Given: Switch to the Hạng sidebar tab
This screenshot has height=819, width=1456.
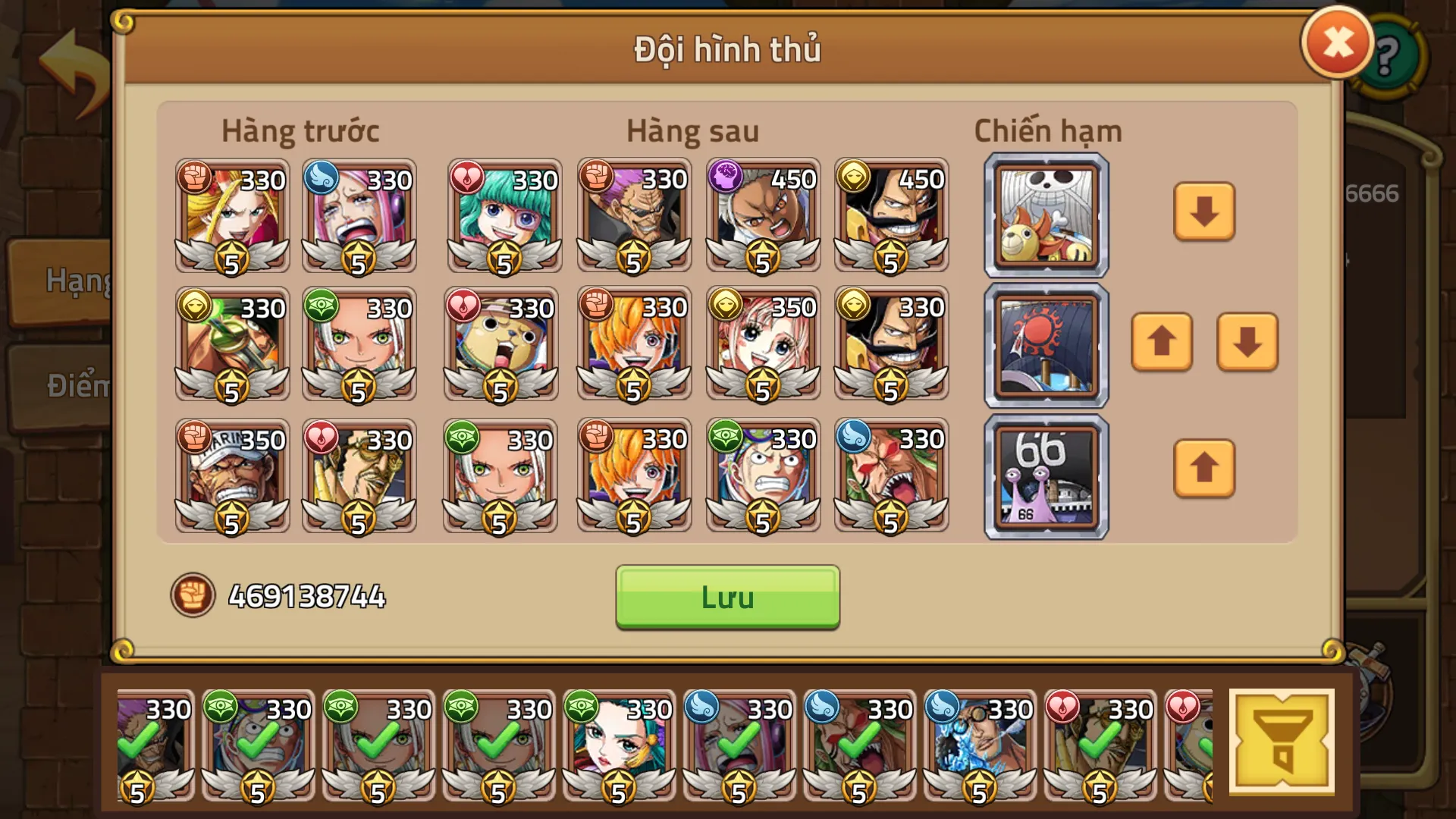Looking at the screenshot, I should (76, 281).
